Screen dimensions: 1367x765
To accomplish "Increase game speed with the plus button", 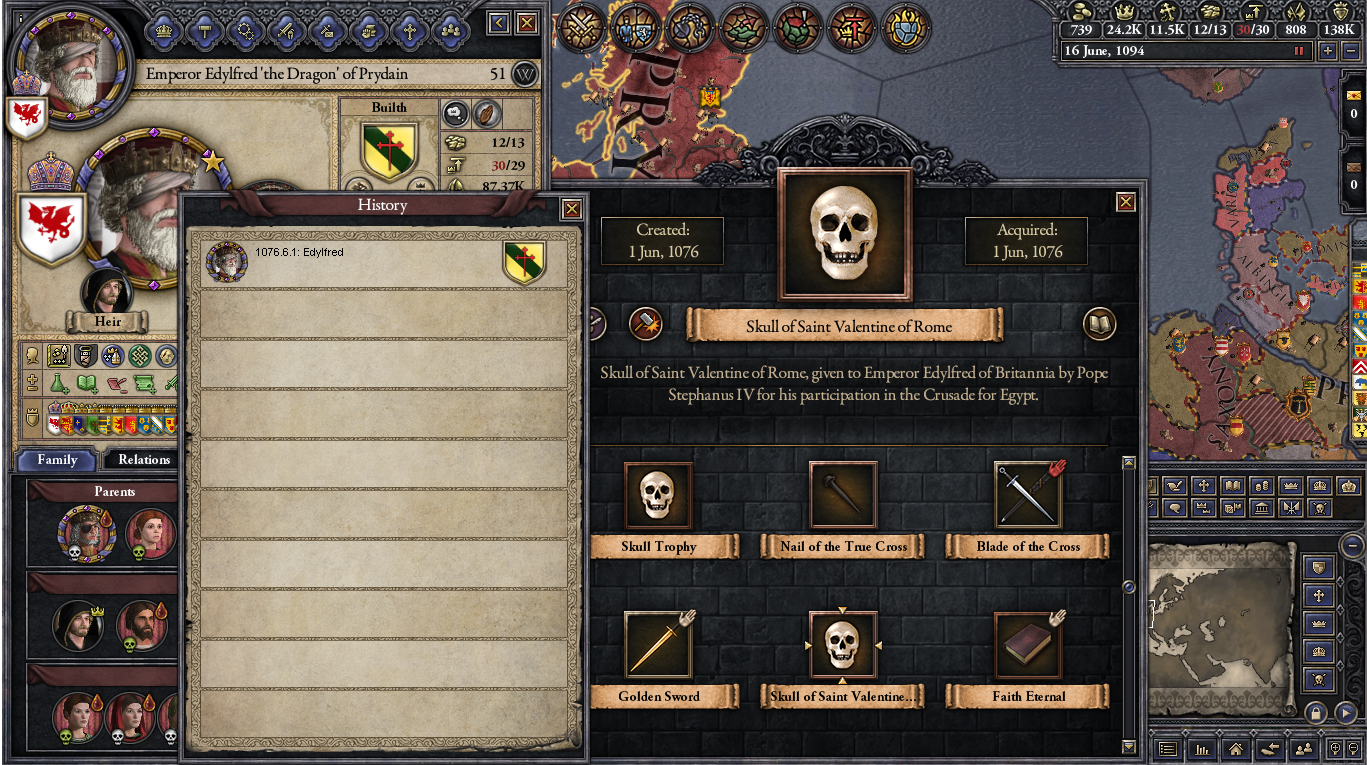I will click(1328, 50).
